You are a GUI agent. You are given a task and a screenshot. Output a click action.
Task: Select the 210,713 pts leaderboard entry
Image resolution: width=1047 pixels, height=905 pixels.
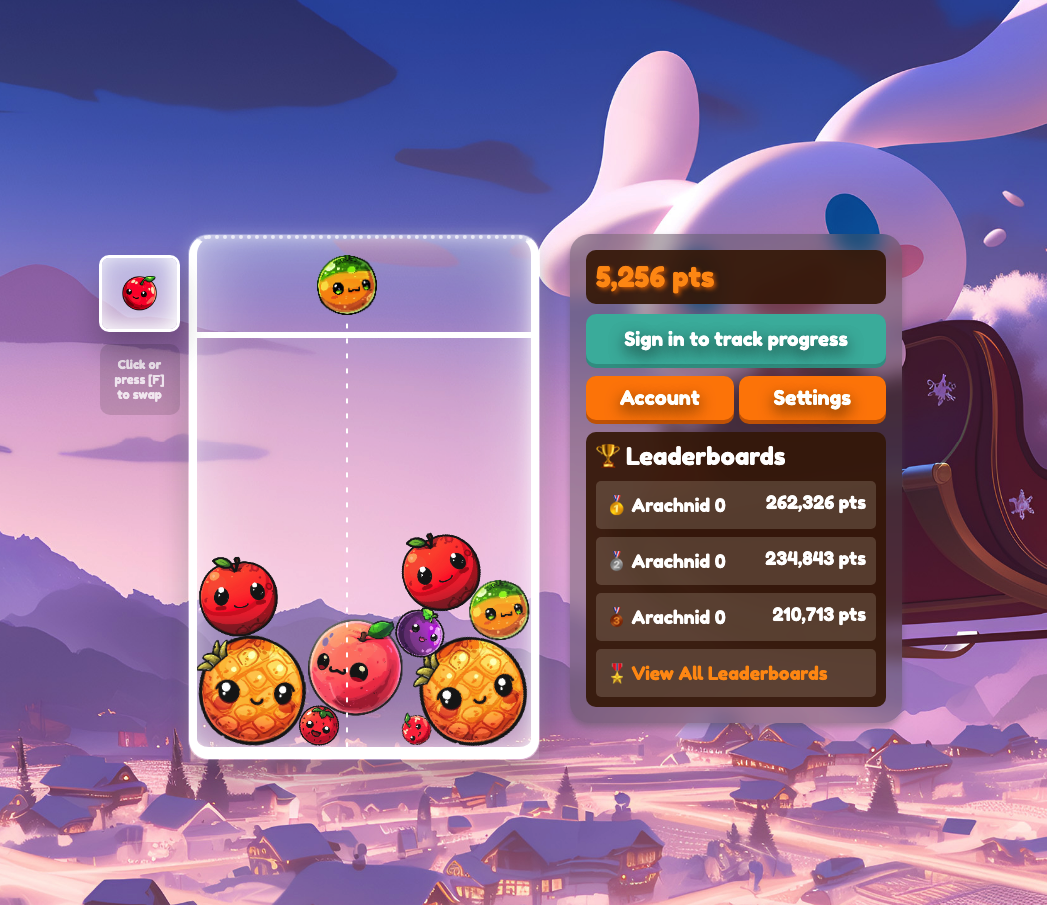pos(735,617)
